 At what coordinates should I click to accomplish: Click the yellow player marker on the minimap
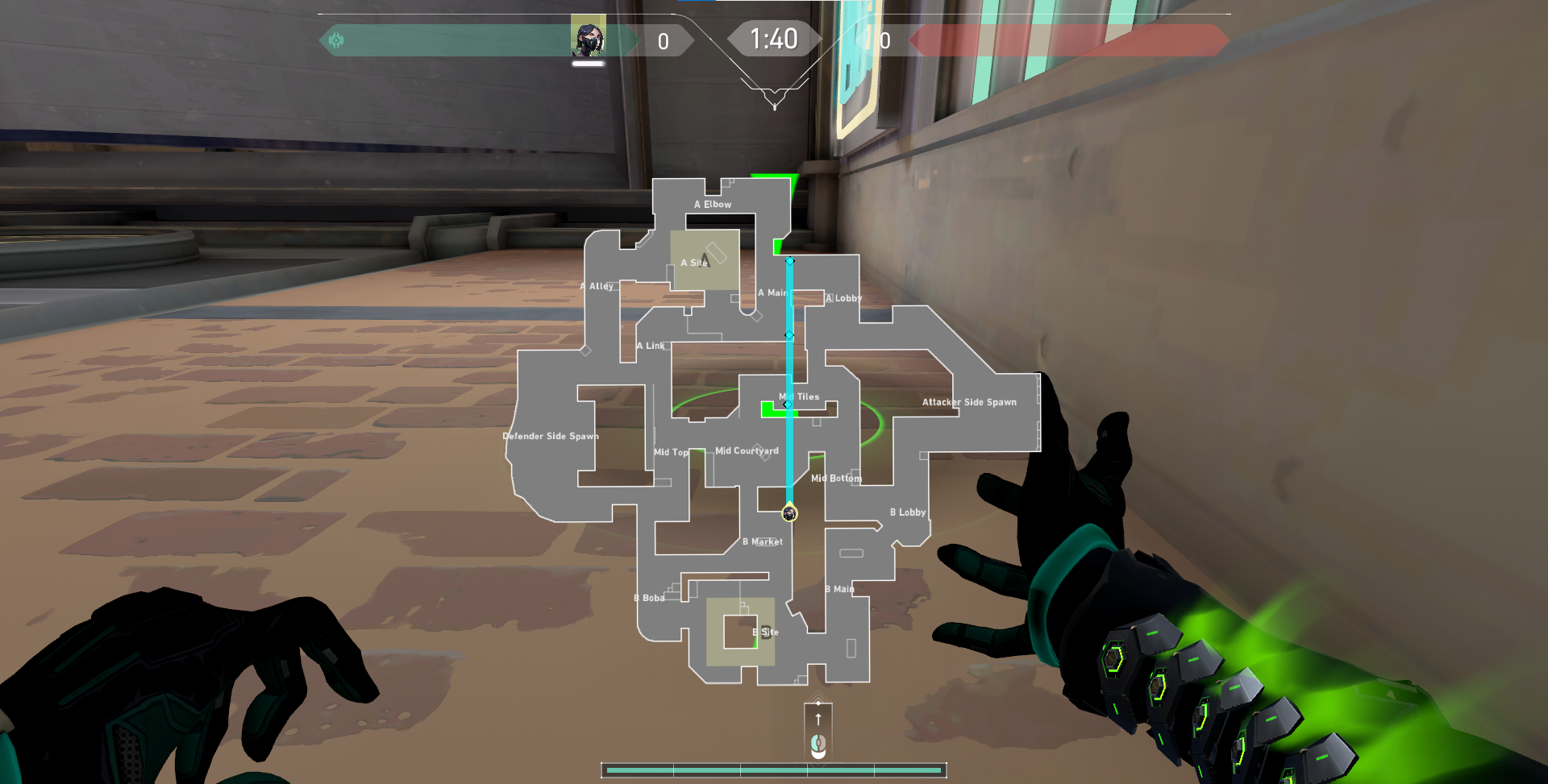pyautogui.click(x=789, y=512)
